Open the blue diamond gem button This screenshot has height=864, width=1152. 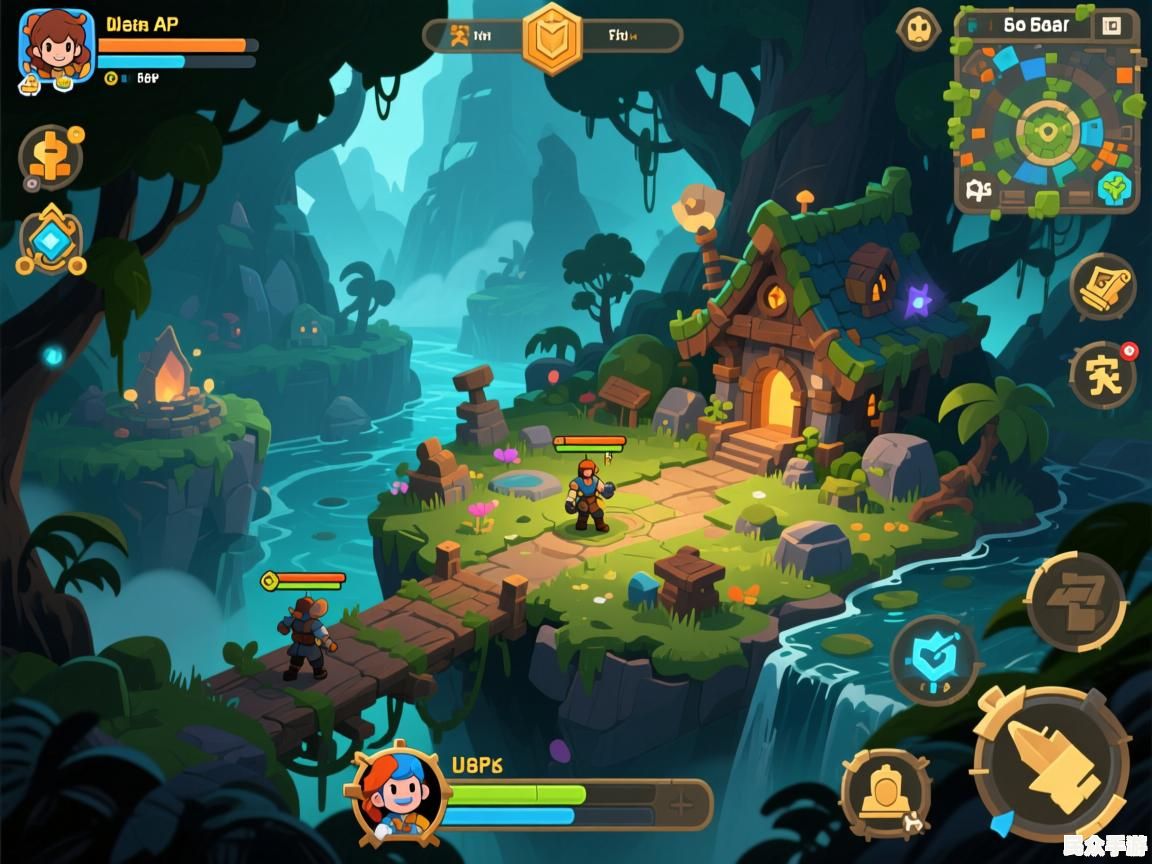[51, 241]
